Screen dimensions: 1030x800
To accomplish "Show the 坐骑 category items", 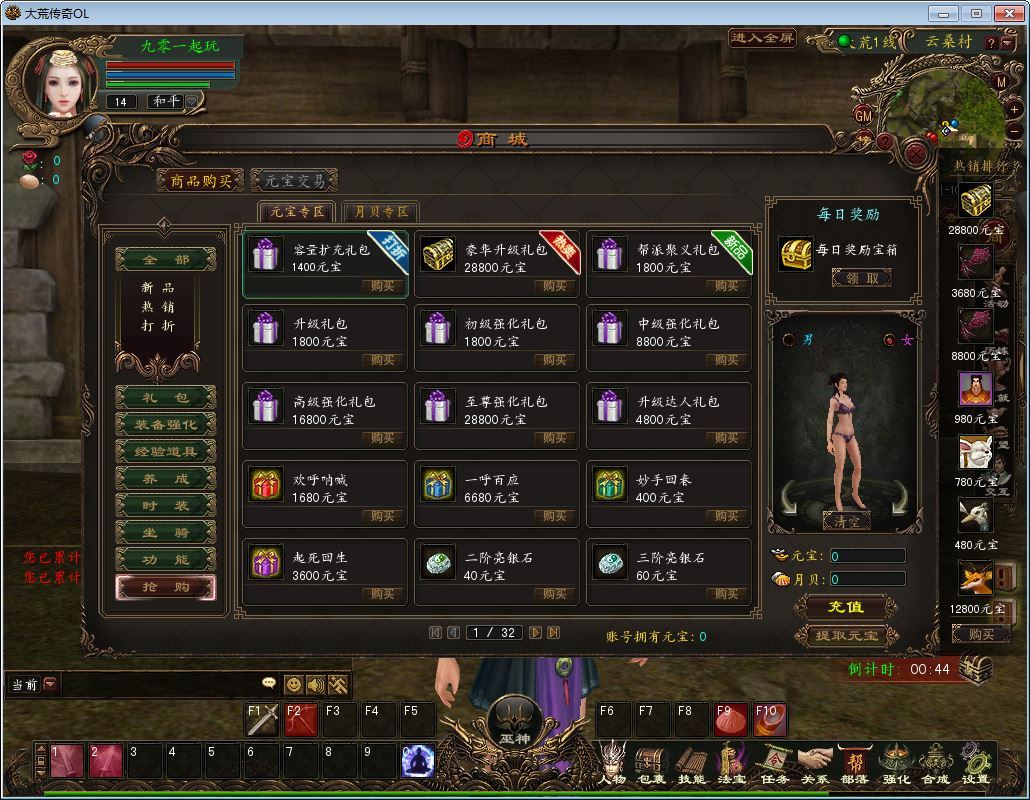I will (x=165, y=533).
